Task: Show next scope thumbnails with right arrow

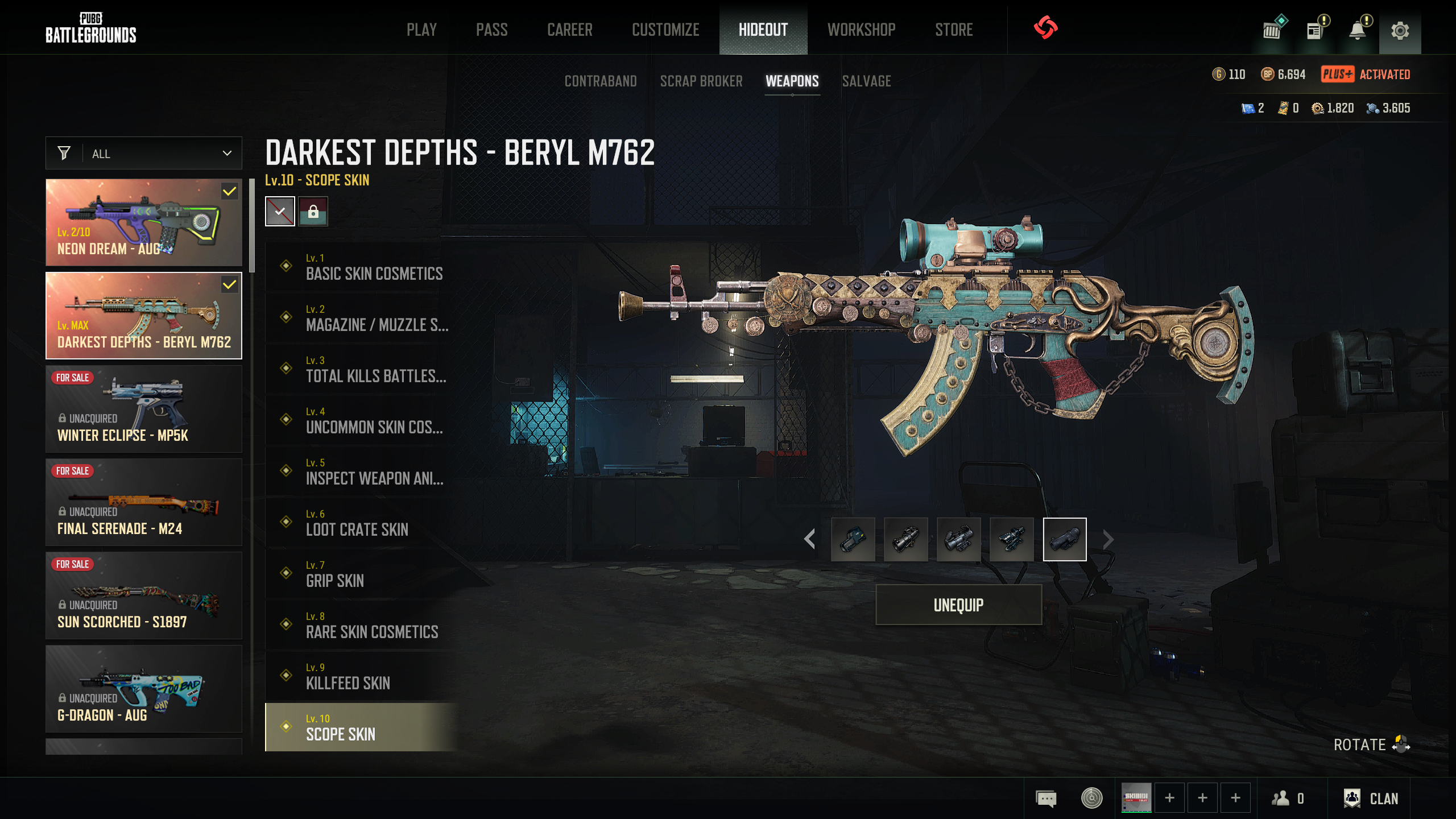Action: 1108,539
